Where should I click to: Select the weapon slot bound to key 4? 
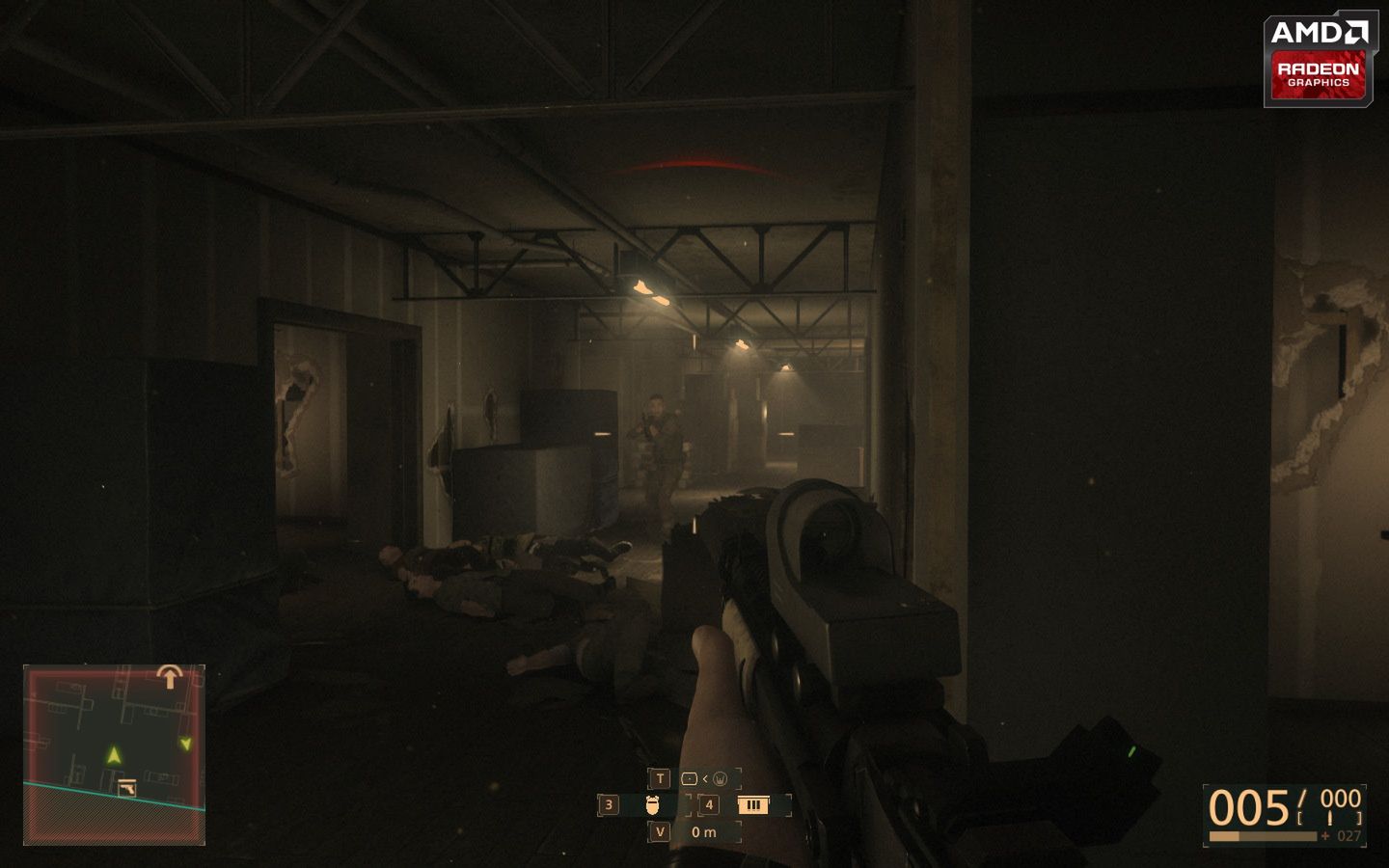click(x=708, y=803)
